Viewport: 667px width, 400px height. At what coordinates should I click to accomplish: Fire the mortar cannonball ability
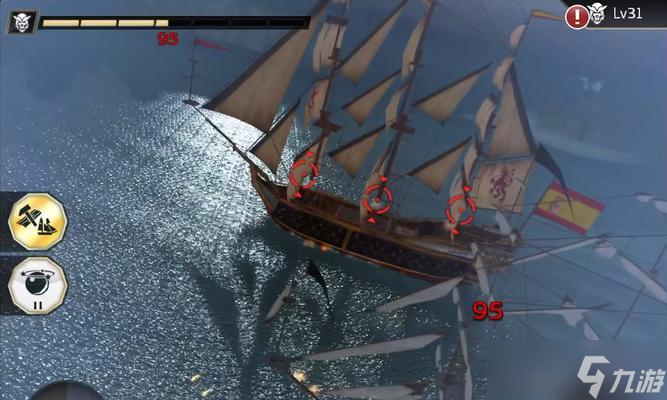click(x=36, y=285)
